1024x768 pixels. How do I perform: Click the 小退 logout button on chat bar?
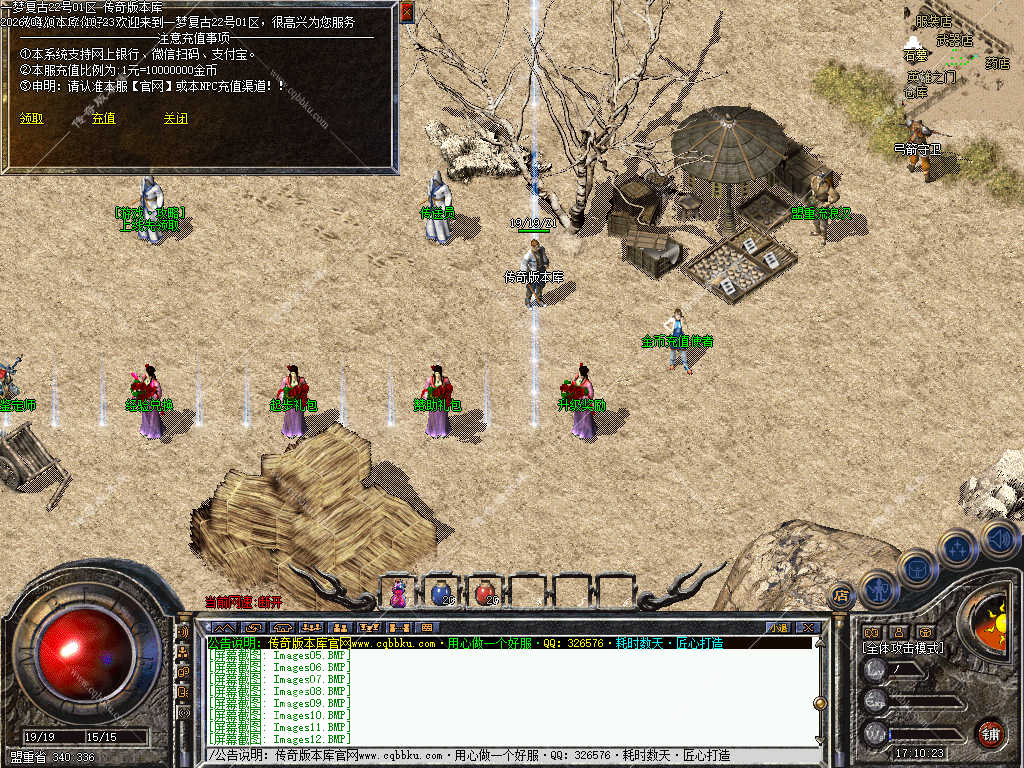pos(778,627)
